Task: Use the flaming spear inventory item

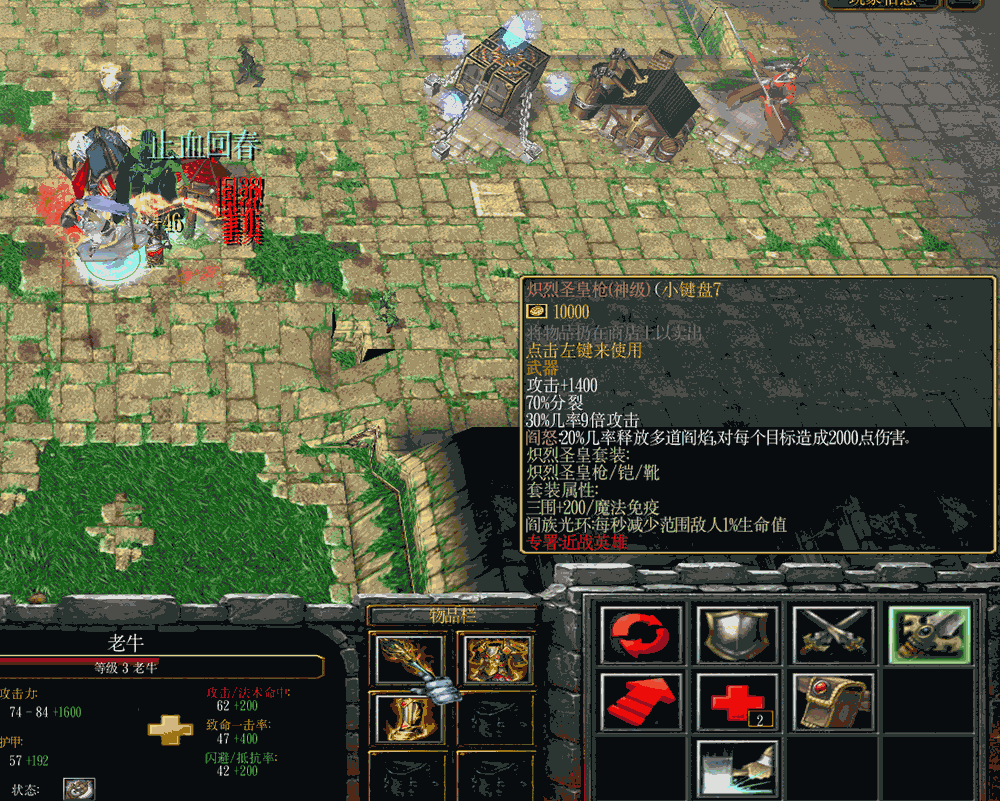Action: coord(410,658)
